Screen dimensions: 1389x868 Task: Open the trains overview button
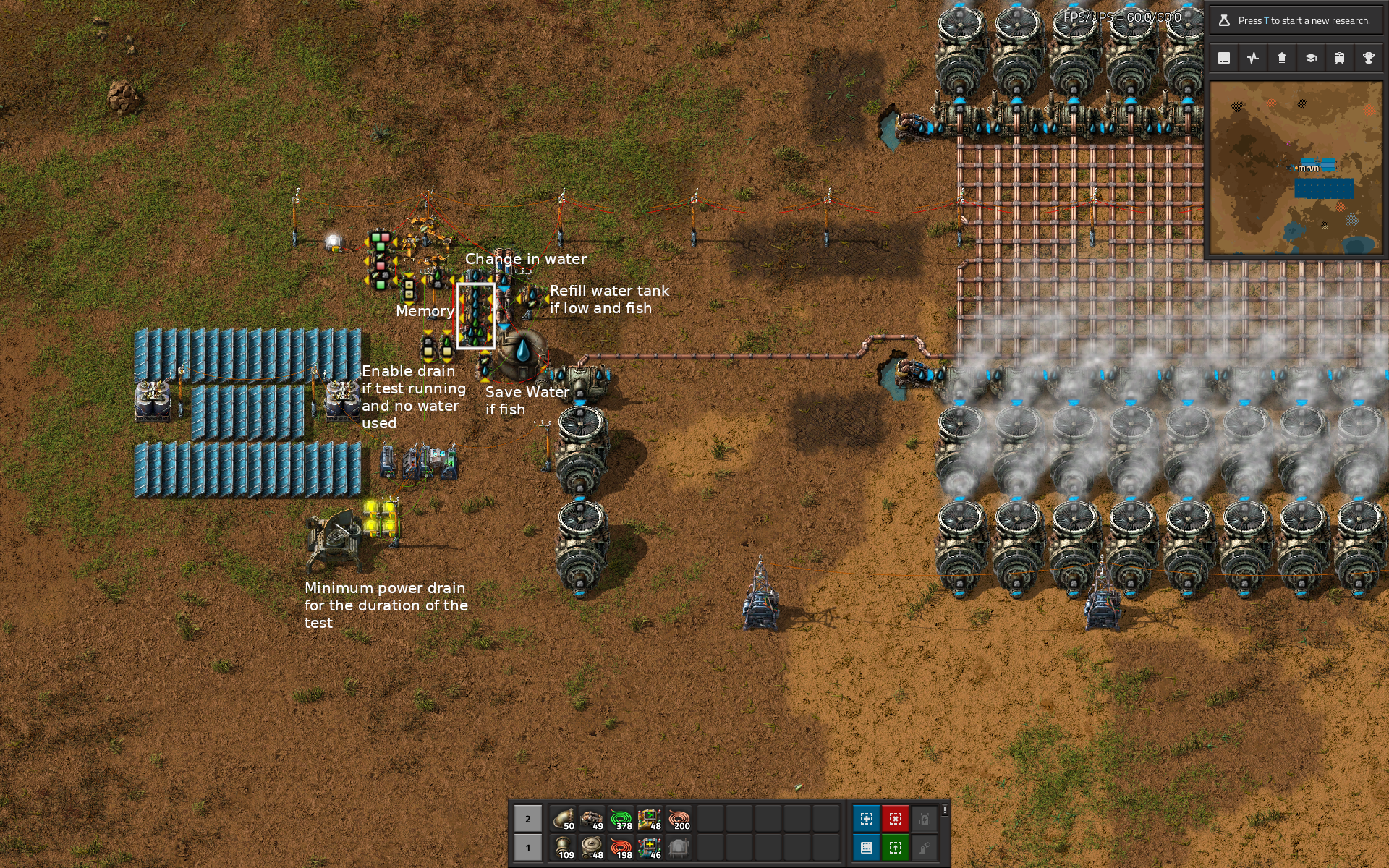[x=1340, y=58]
